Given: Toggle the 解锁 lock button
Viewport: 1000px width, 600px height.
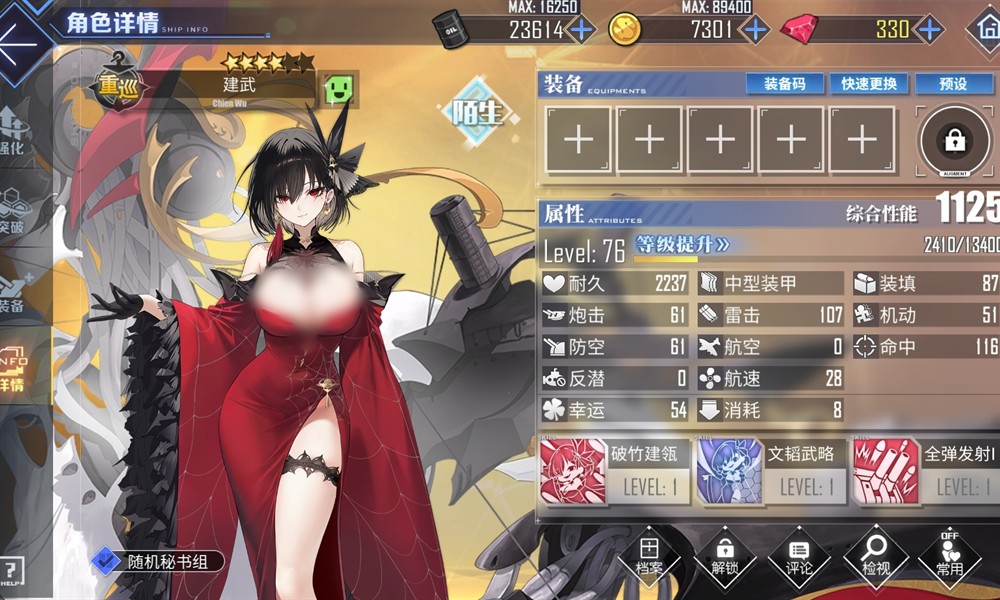Looking at the screenshot, I should [x=724, y=557].
